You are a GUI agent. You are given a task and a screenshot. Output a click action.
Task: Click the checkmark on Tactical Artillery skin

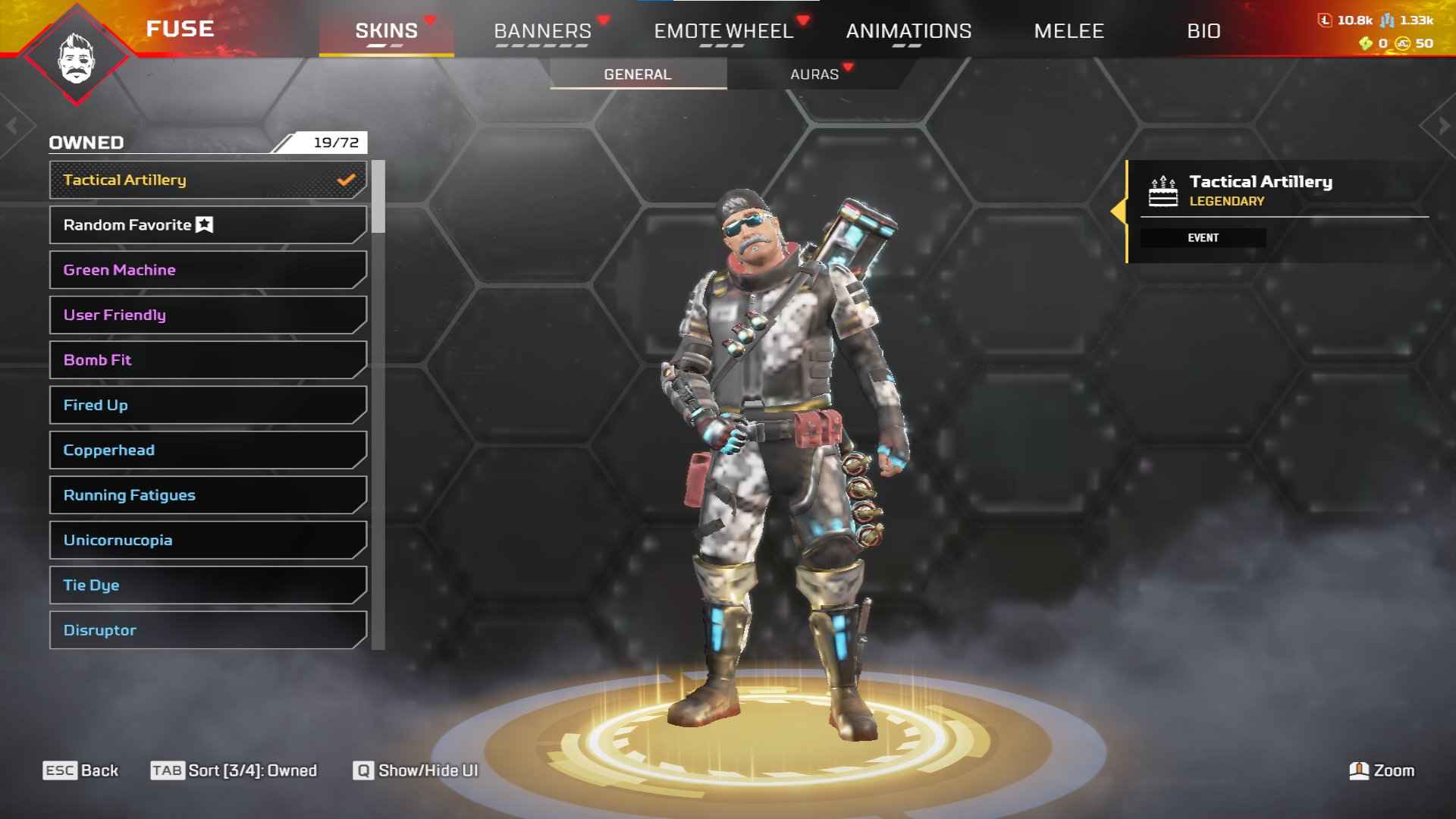347,180
